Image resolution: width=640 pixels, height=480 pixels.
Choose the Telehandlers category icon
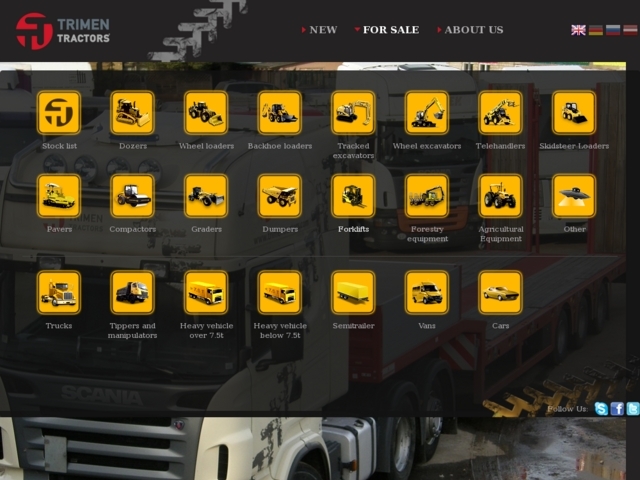(500, 113)
